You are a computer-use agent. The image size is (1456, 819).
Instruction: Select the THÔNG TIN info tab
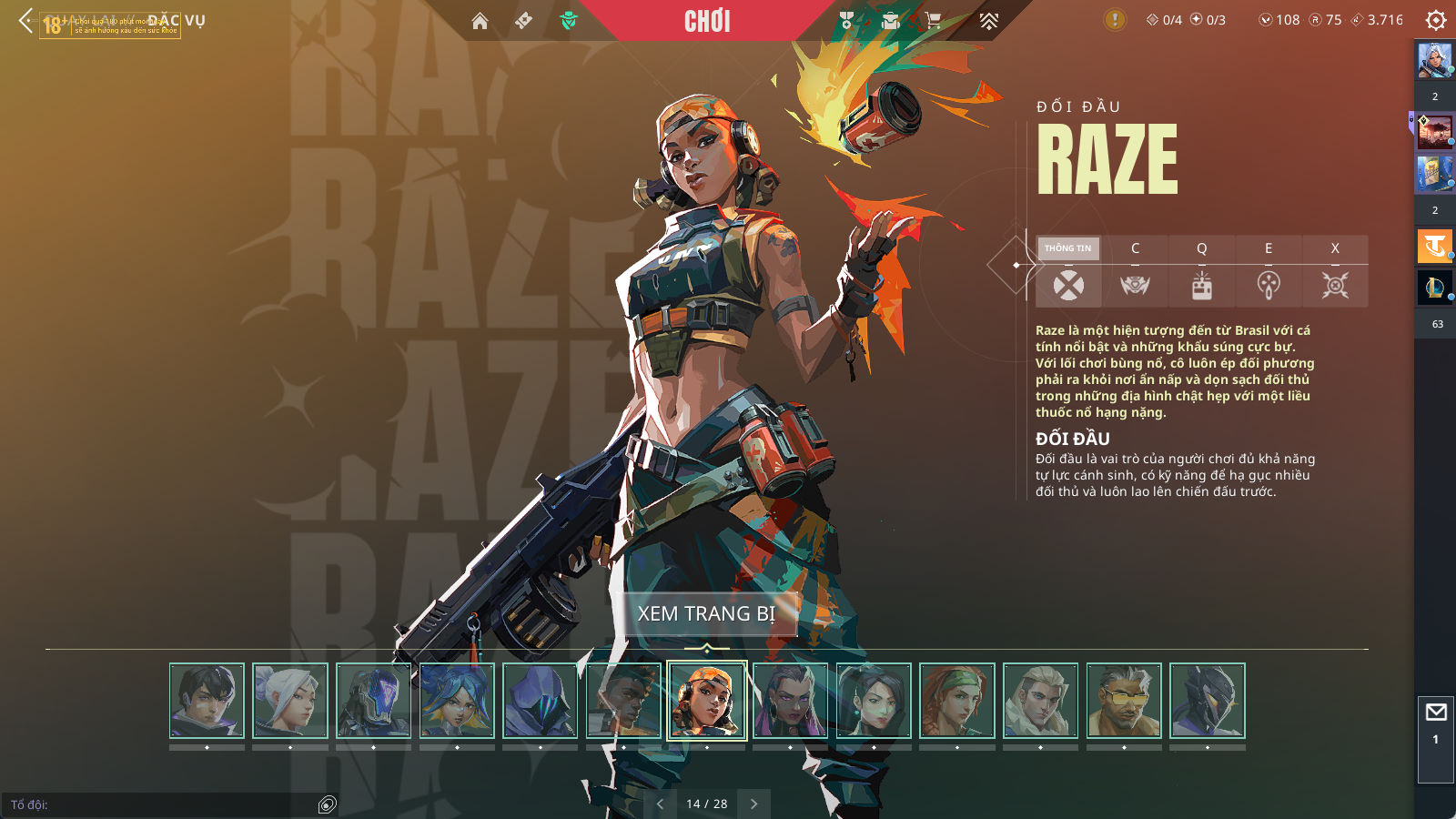pos(1068,271)
